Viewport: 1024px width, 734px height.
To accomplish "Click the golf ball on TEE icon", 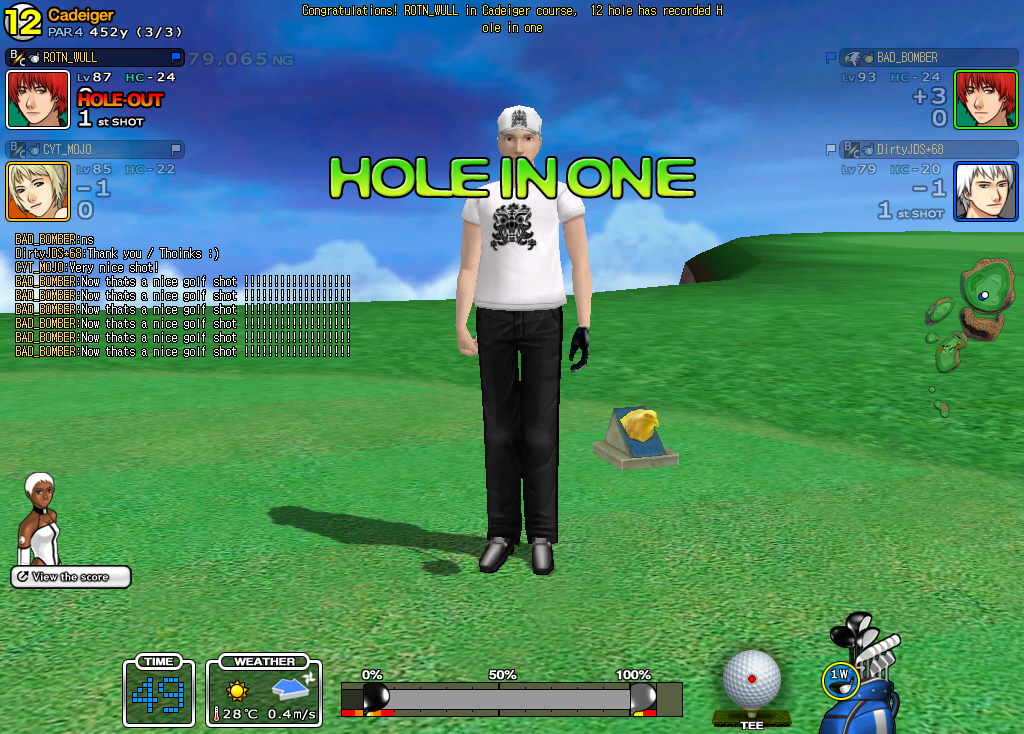I will pos(751,683).
